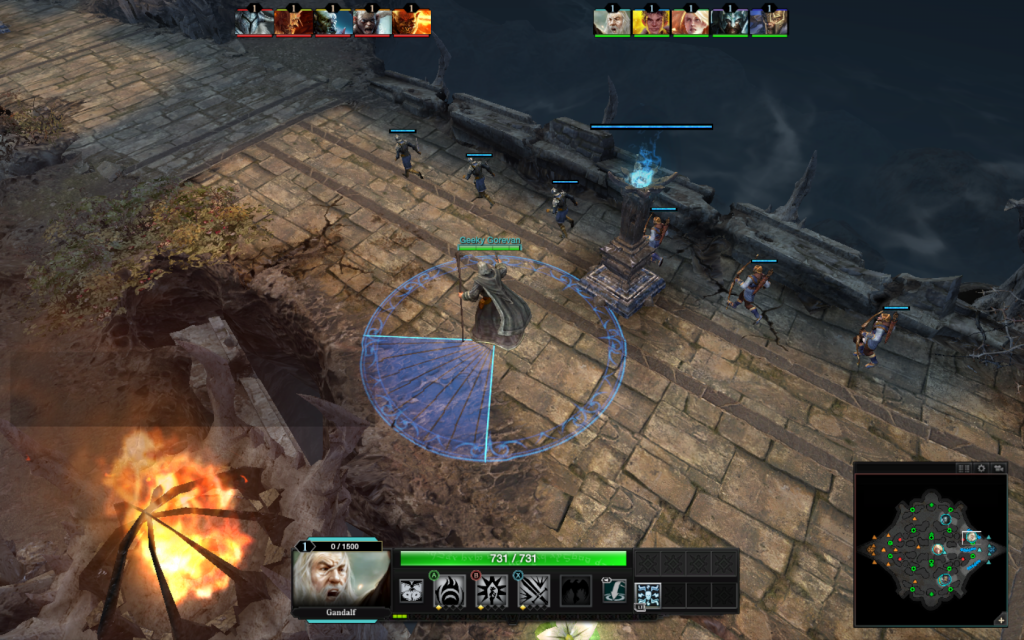Viewport: 1024px width, 640px height.
Task: Select the green goblin enemy portrait
Action: click(x=333, y=22)
